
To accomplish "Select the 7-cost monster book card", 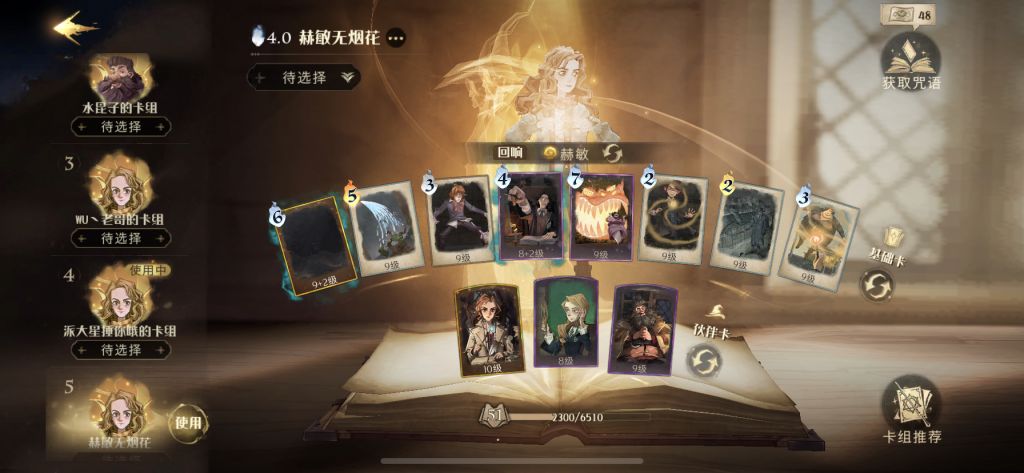I will click(601, 217).
